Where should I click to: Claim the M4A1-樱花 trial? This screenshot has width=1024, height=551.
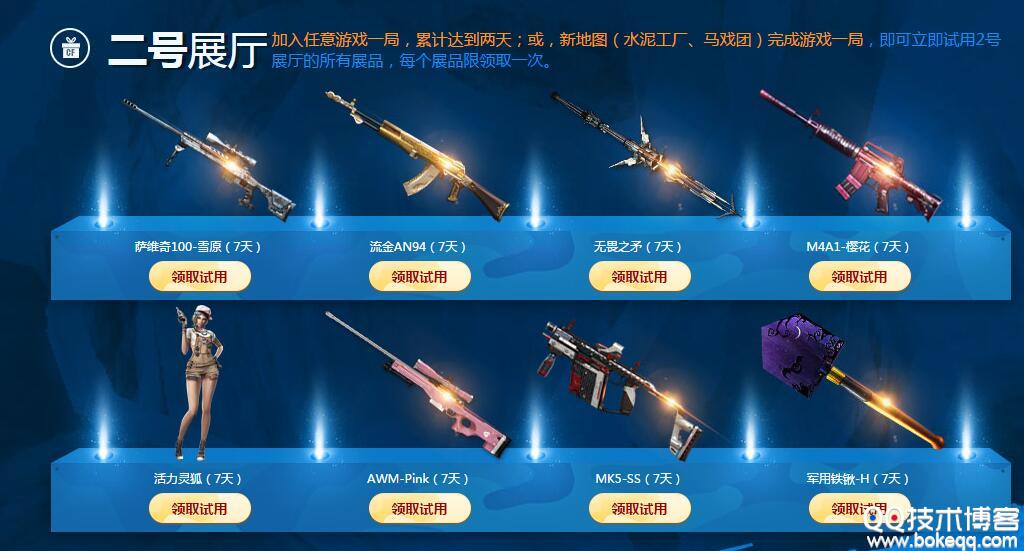click(859, 277)
